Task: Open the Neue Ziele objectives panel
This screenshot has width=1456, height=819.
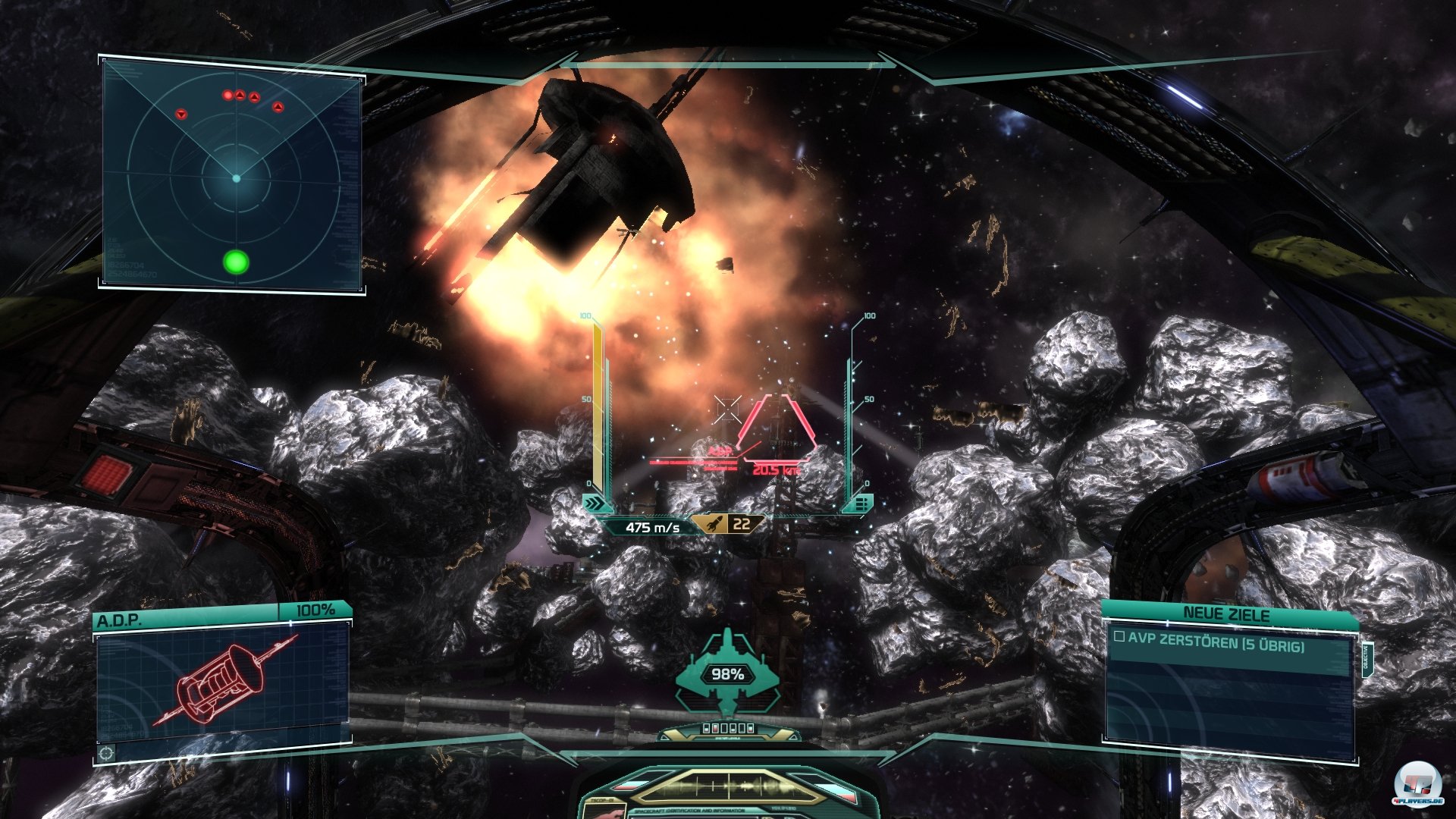Action: [x=1226, y=613]
